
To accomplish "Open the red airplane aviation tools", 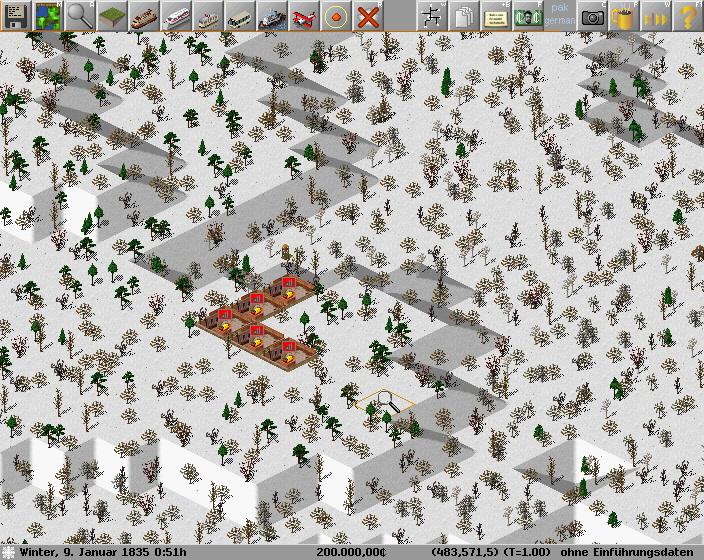I will coord(304,15).
